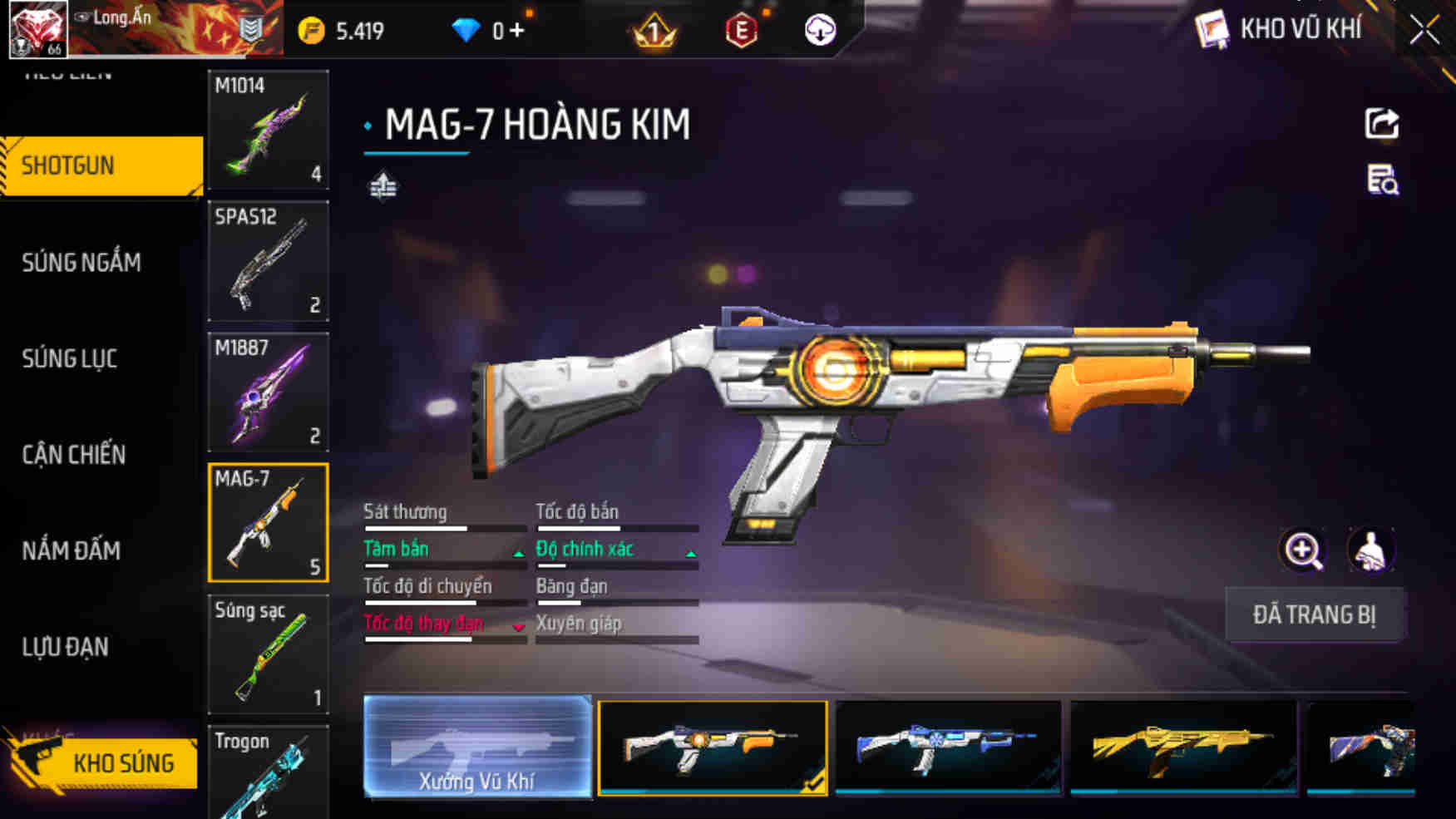The height and width of the screenshot is (819, 1456).
Task: Click the KHO SÚNG button
Action: point(104,762)
